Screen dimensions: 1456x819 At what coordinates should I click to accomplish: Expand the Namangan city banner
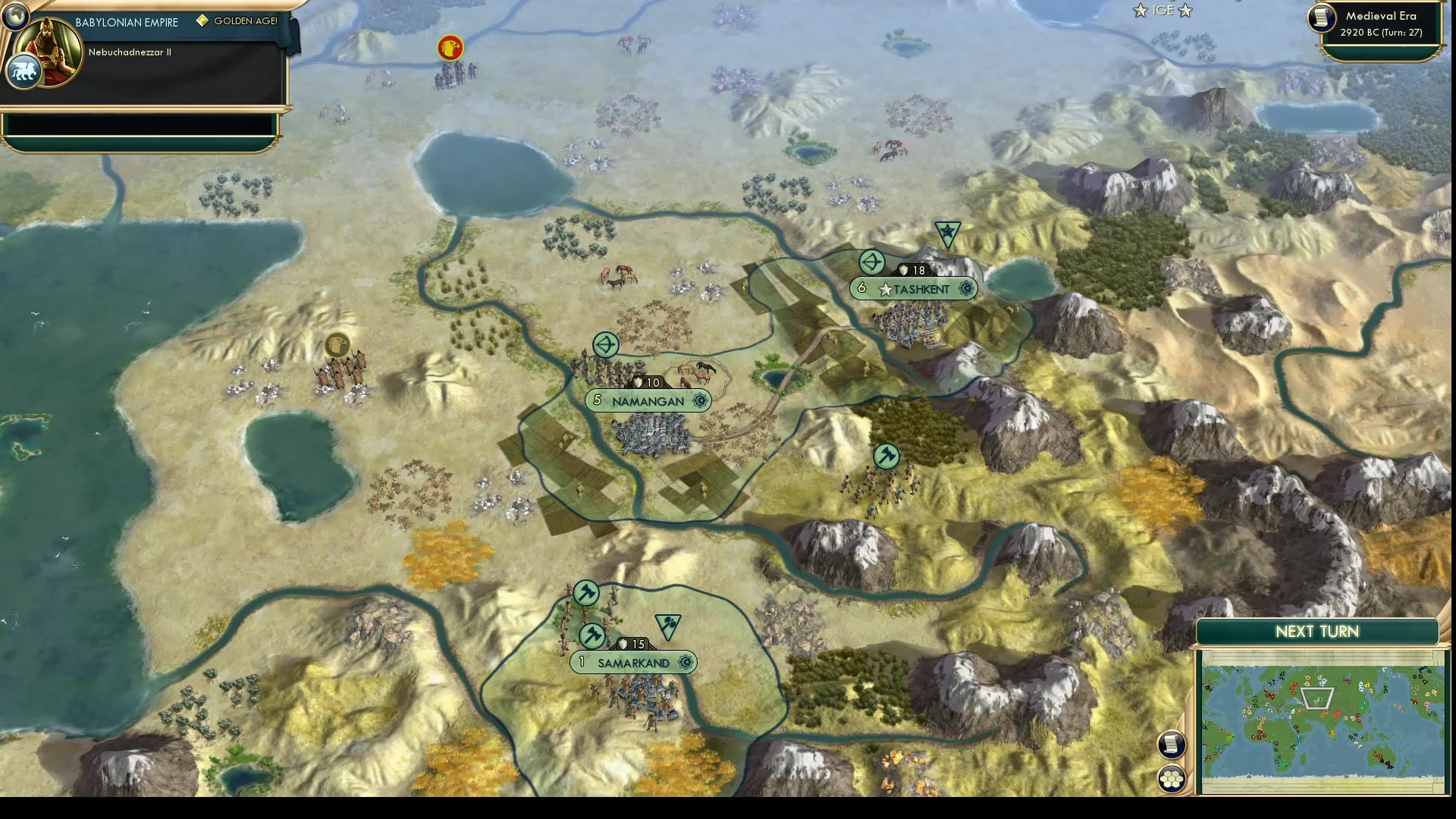coord(648,400)
